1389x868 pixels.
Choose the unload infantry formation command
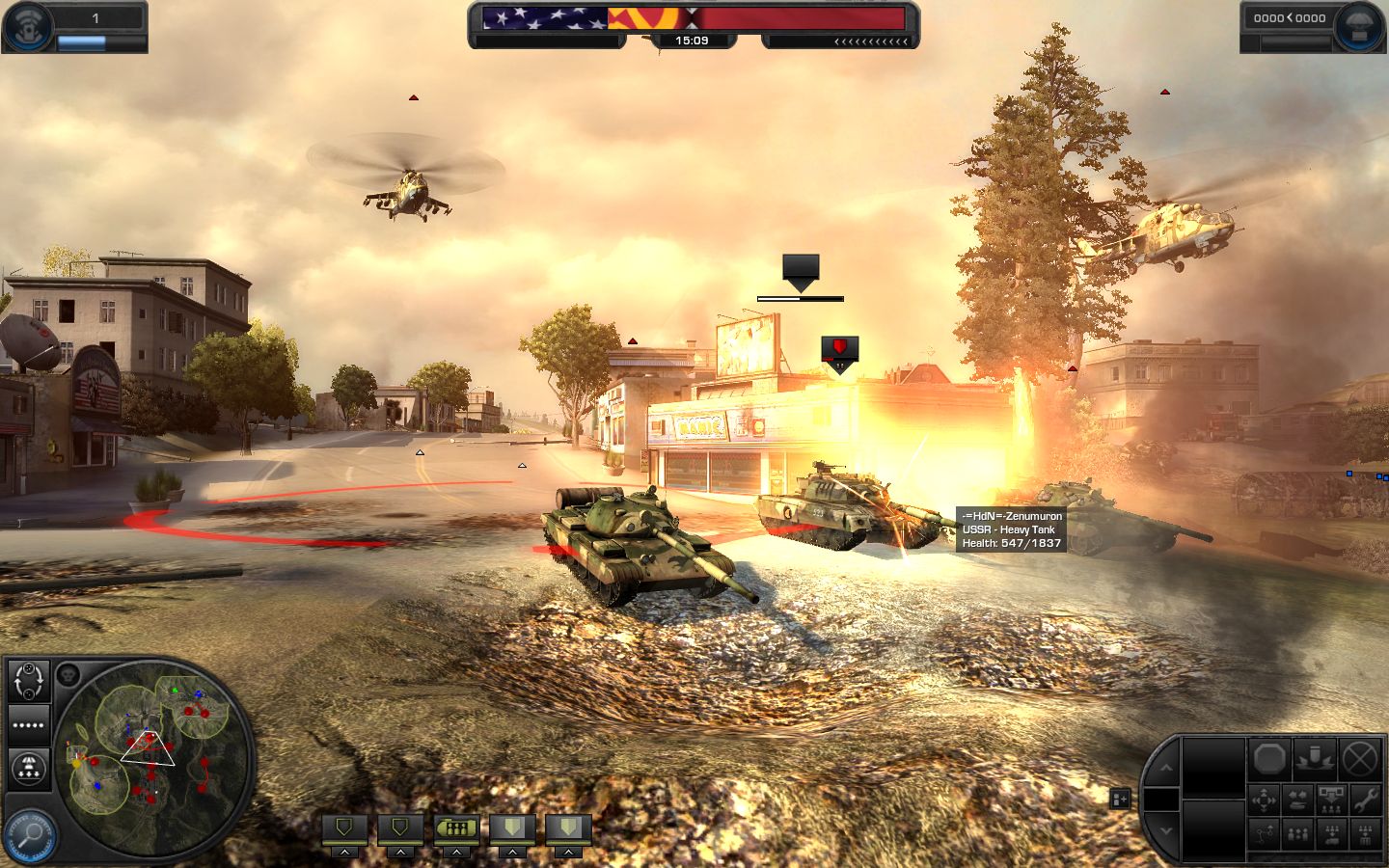click(x=1331, y=799)
